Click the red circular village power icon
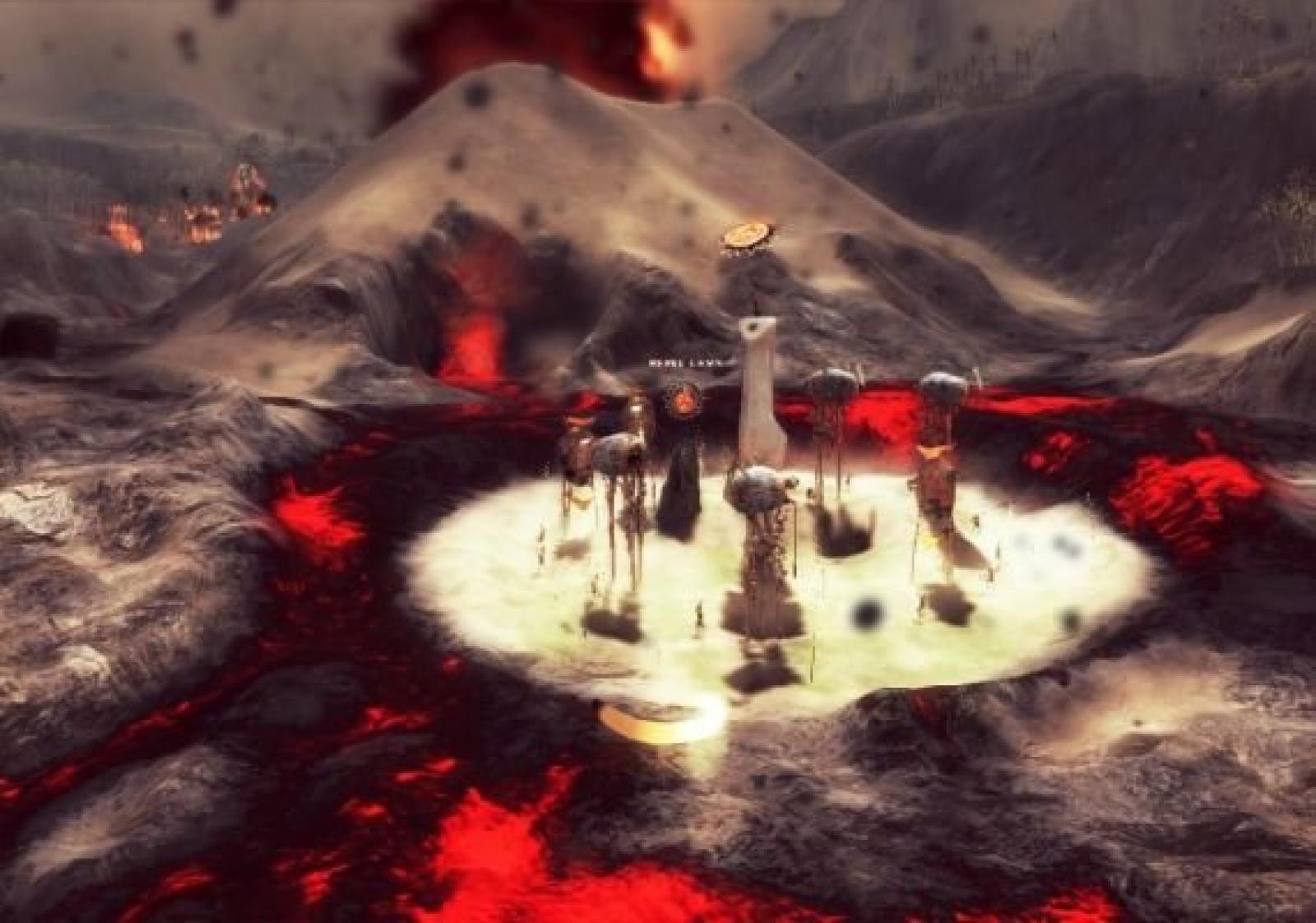The width and height of the screenshot is (1316, 923). tap(682, 400)
